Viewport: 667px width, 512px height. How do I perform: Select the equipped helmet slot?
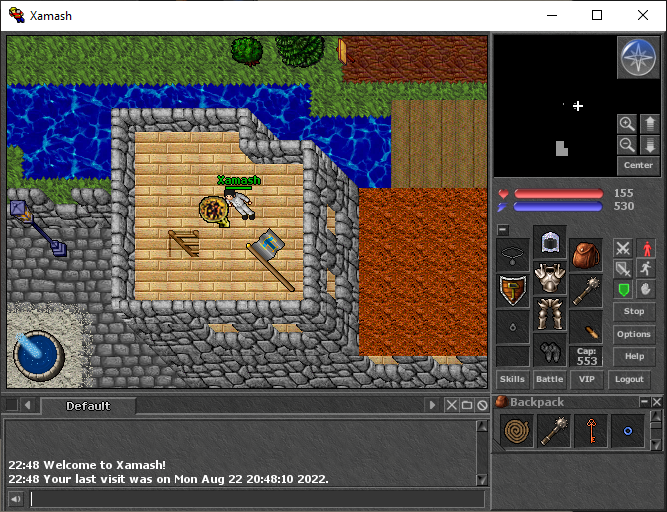(x=549, y=241)
